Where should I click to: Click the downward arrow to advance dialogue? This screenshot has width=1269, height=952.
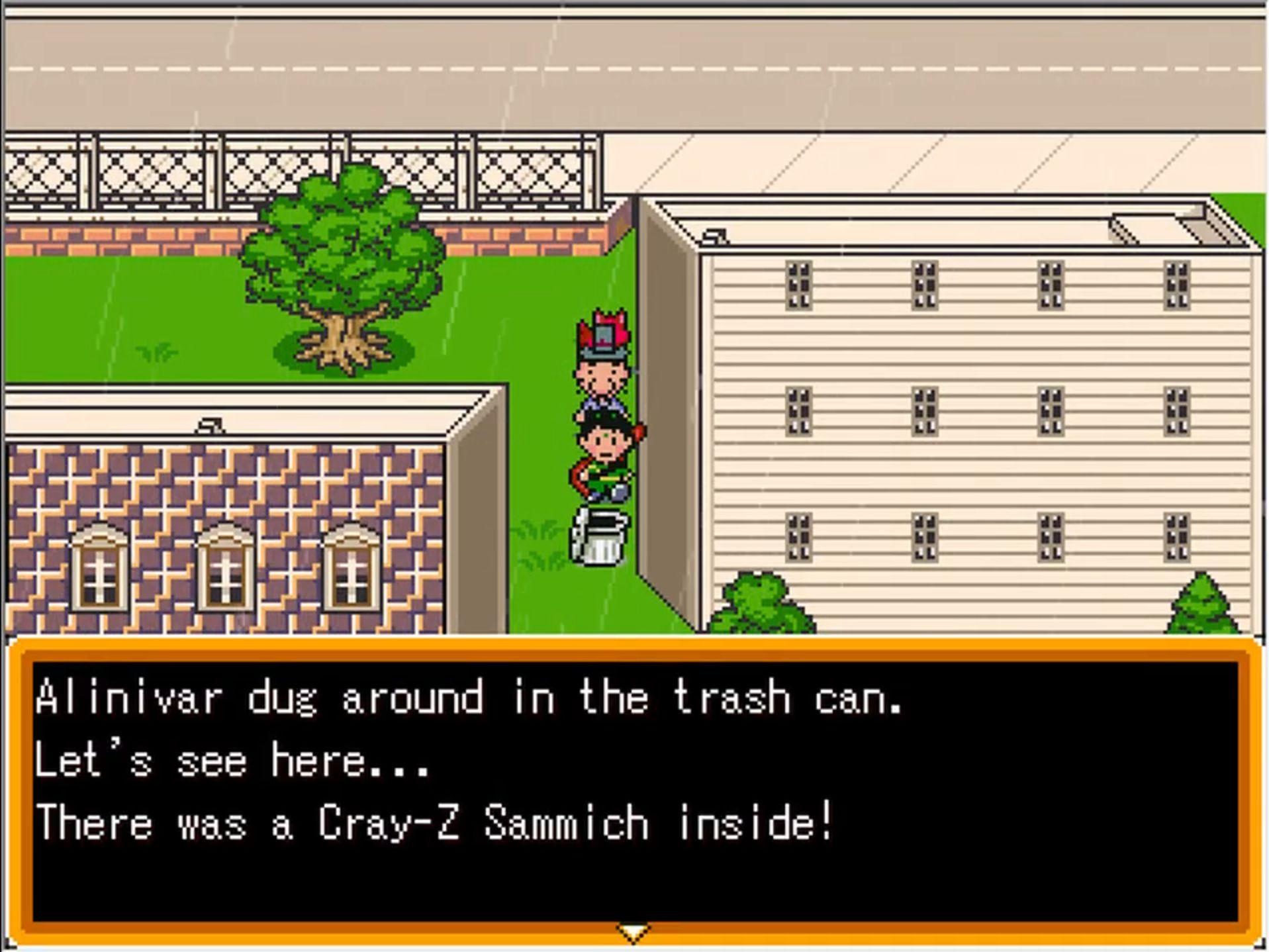point(634,935)
